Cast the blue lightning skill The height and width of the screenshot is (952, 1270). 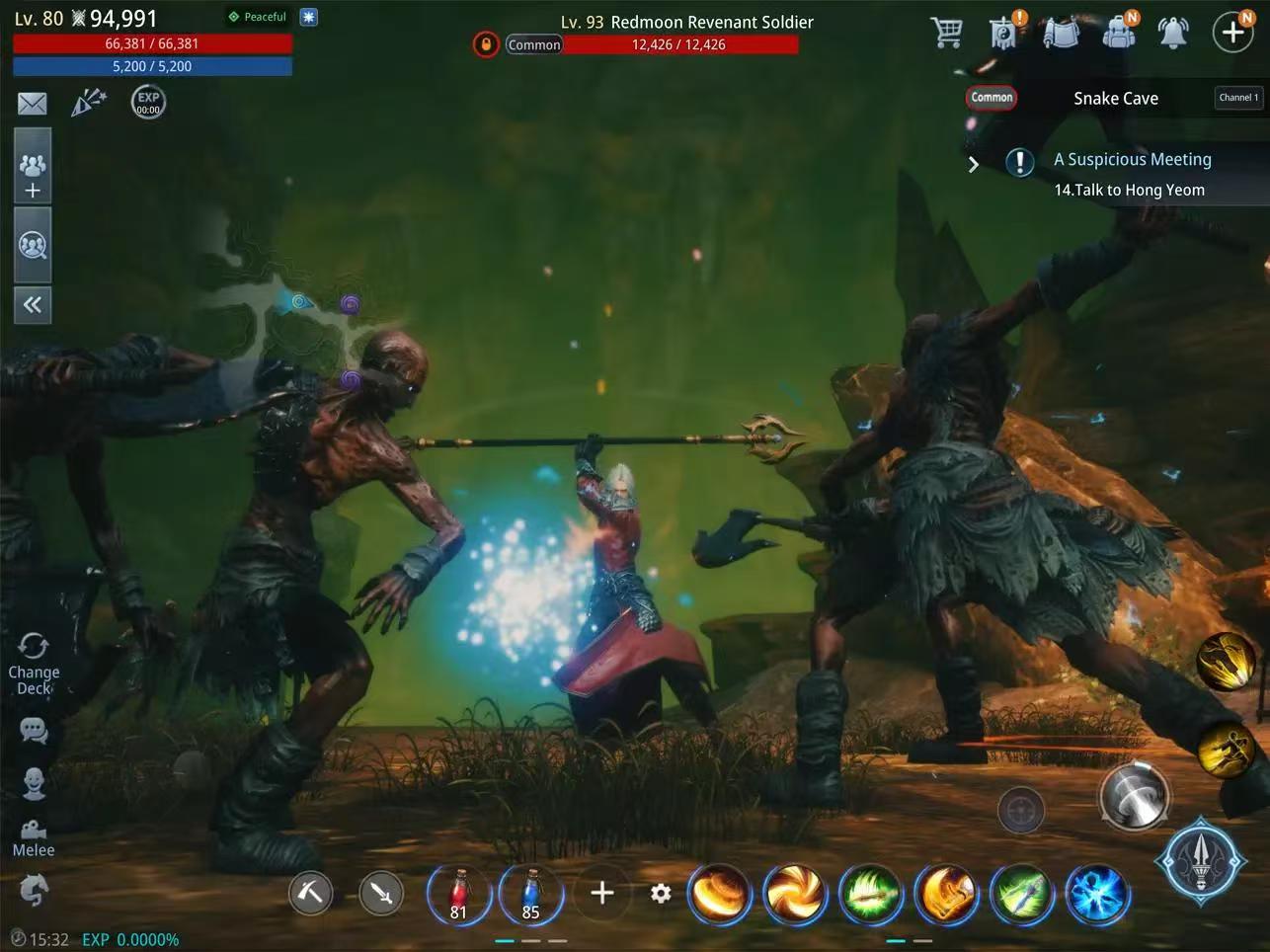click(x=1095, y=895)
